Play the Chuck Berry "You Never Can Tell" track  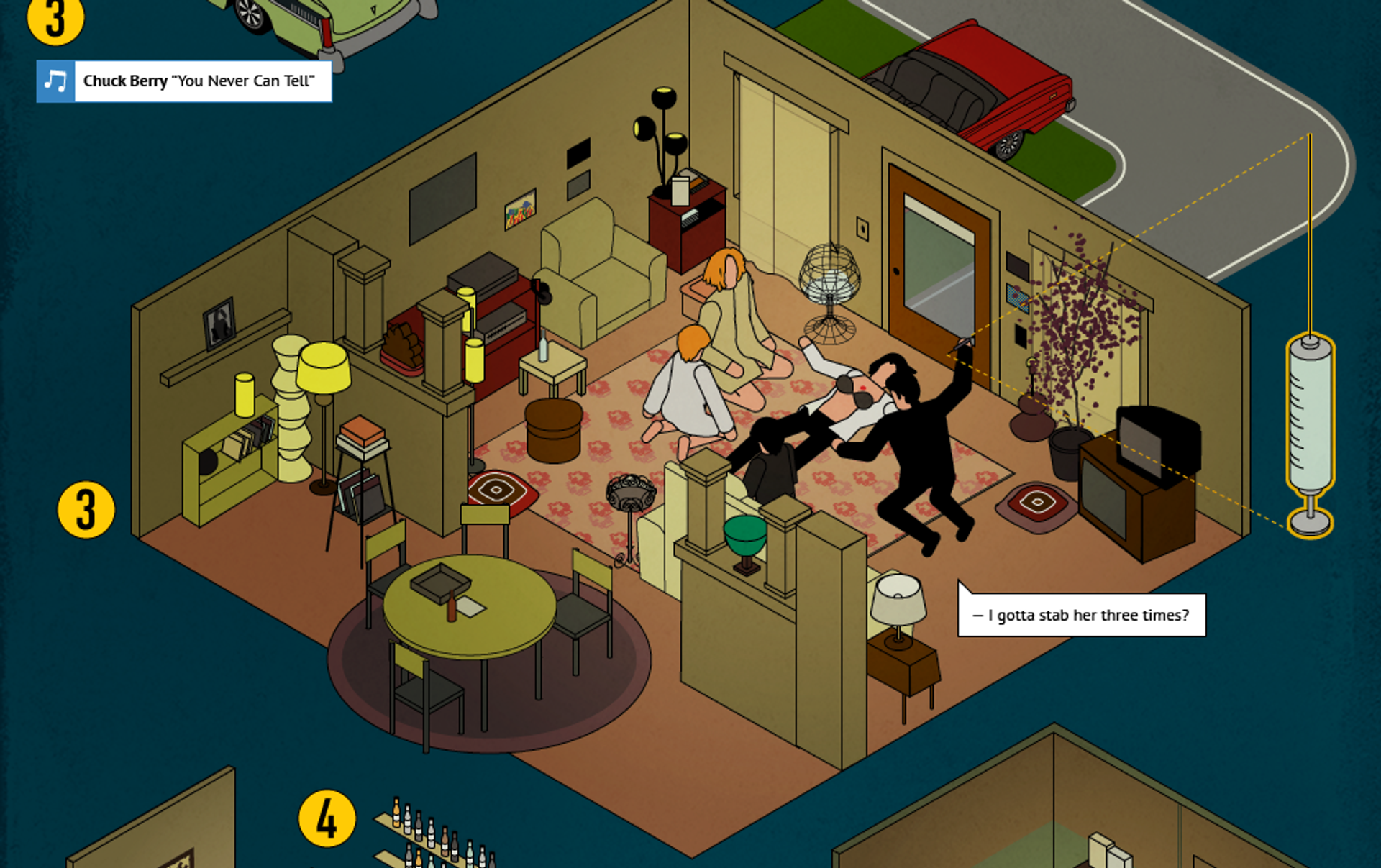(55, 81)
